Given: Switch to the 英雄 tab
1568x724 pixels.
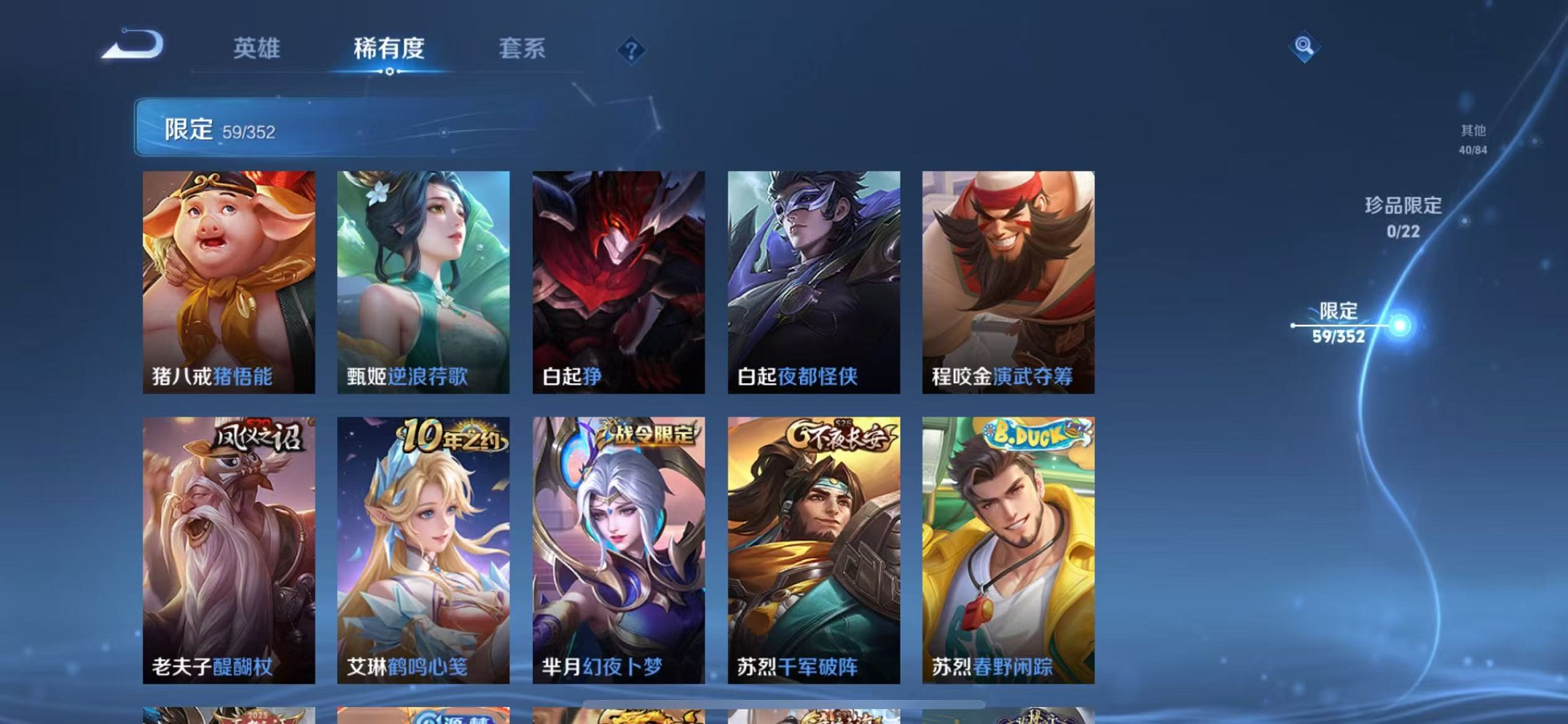Looking at the screenshot, I should 256,47.
